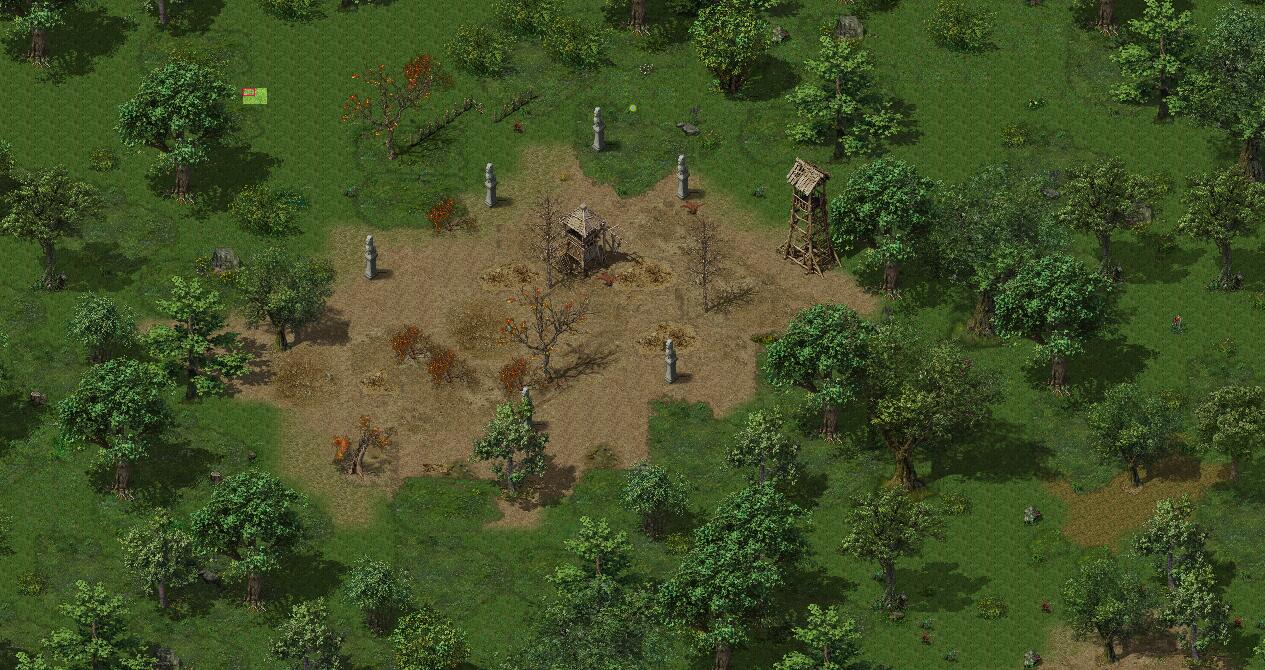Image resolution: width=1265 pixels, height=670 pixels.
Task: Click the small green minimap overlay
Action: (254, 96)
